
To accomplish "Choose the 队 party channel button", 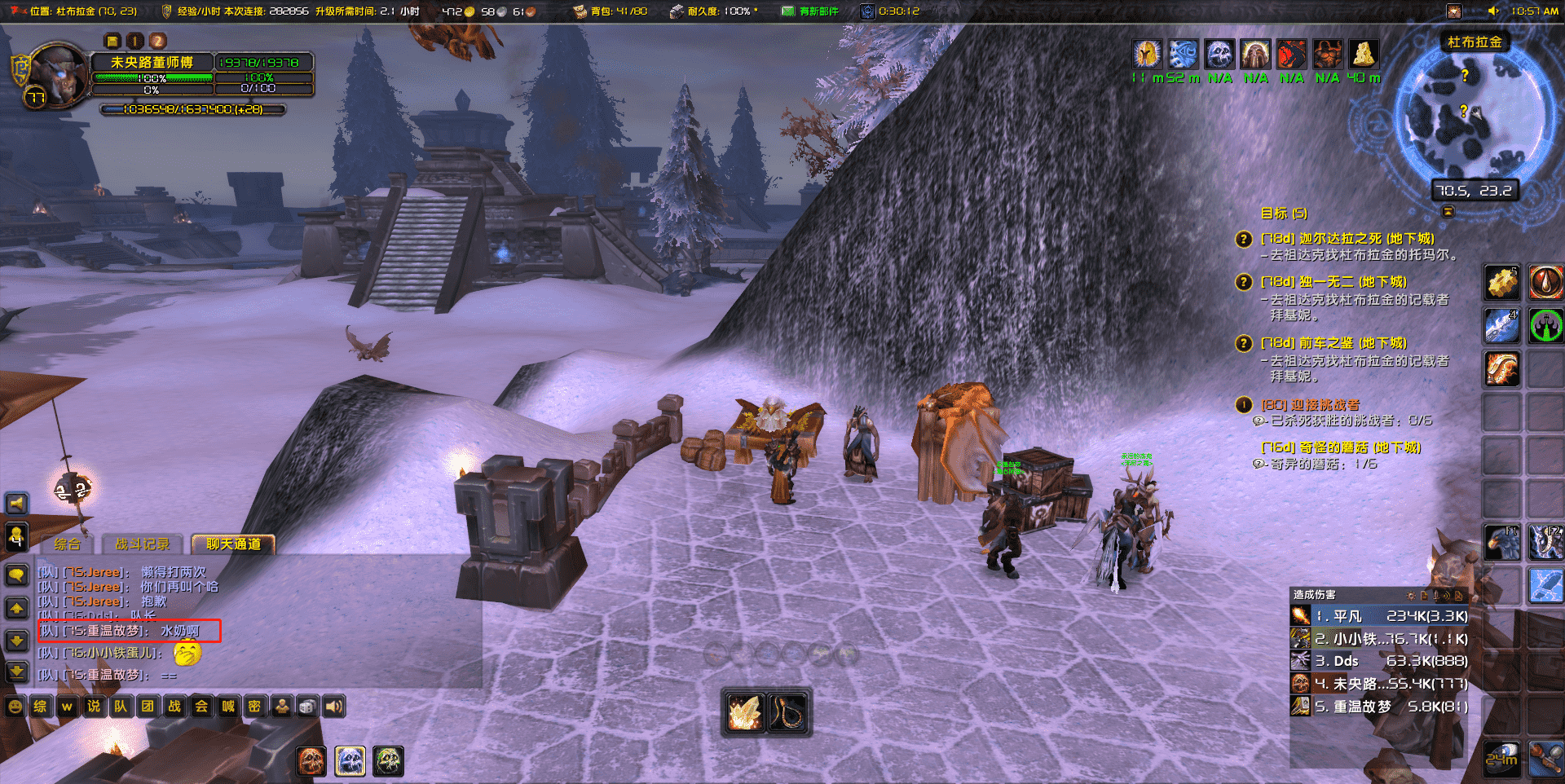I will point(121,707).
